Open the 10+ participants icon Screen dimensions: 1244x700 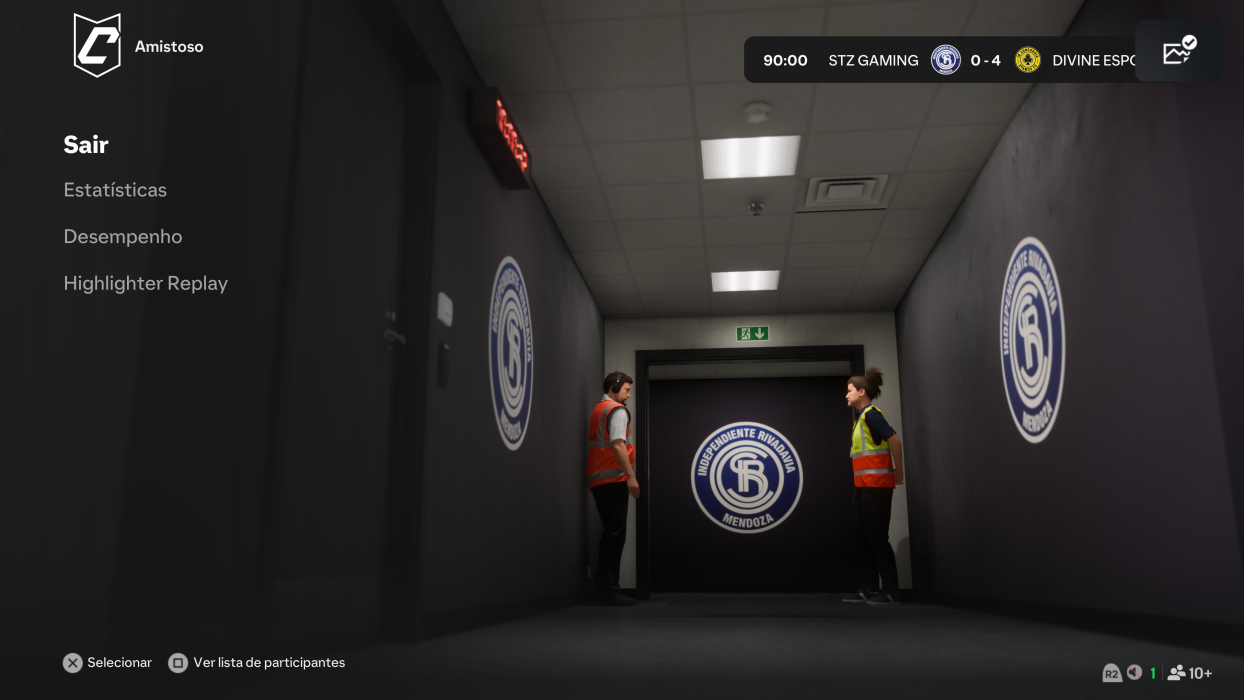[x=1189, y=673]
